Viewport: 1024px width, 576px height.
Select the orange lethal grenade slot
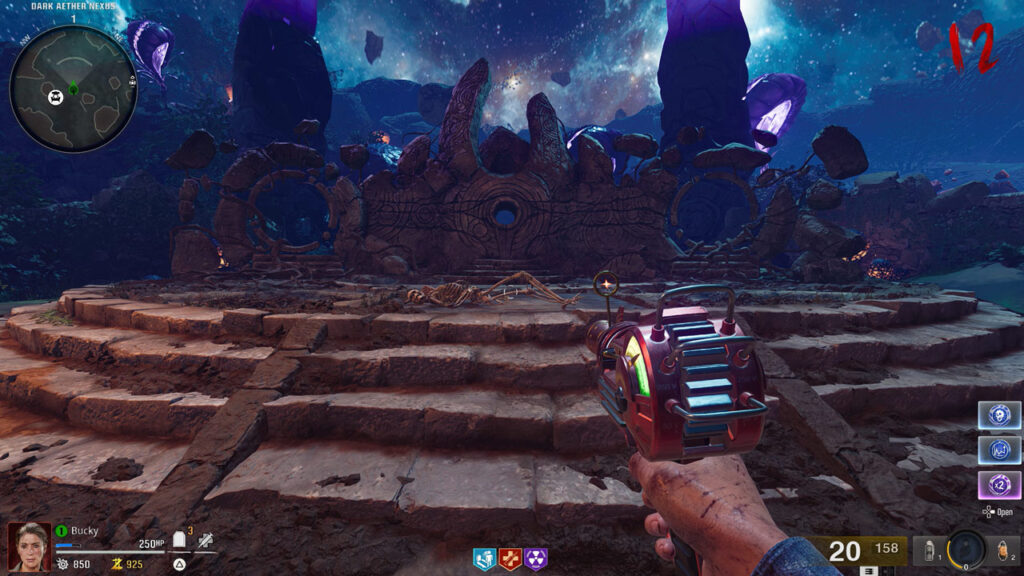pos(1003,550)
